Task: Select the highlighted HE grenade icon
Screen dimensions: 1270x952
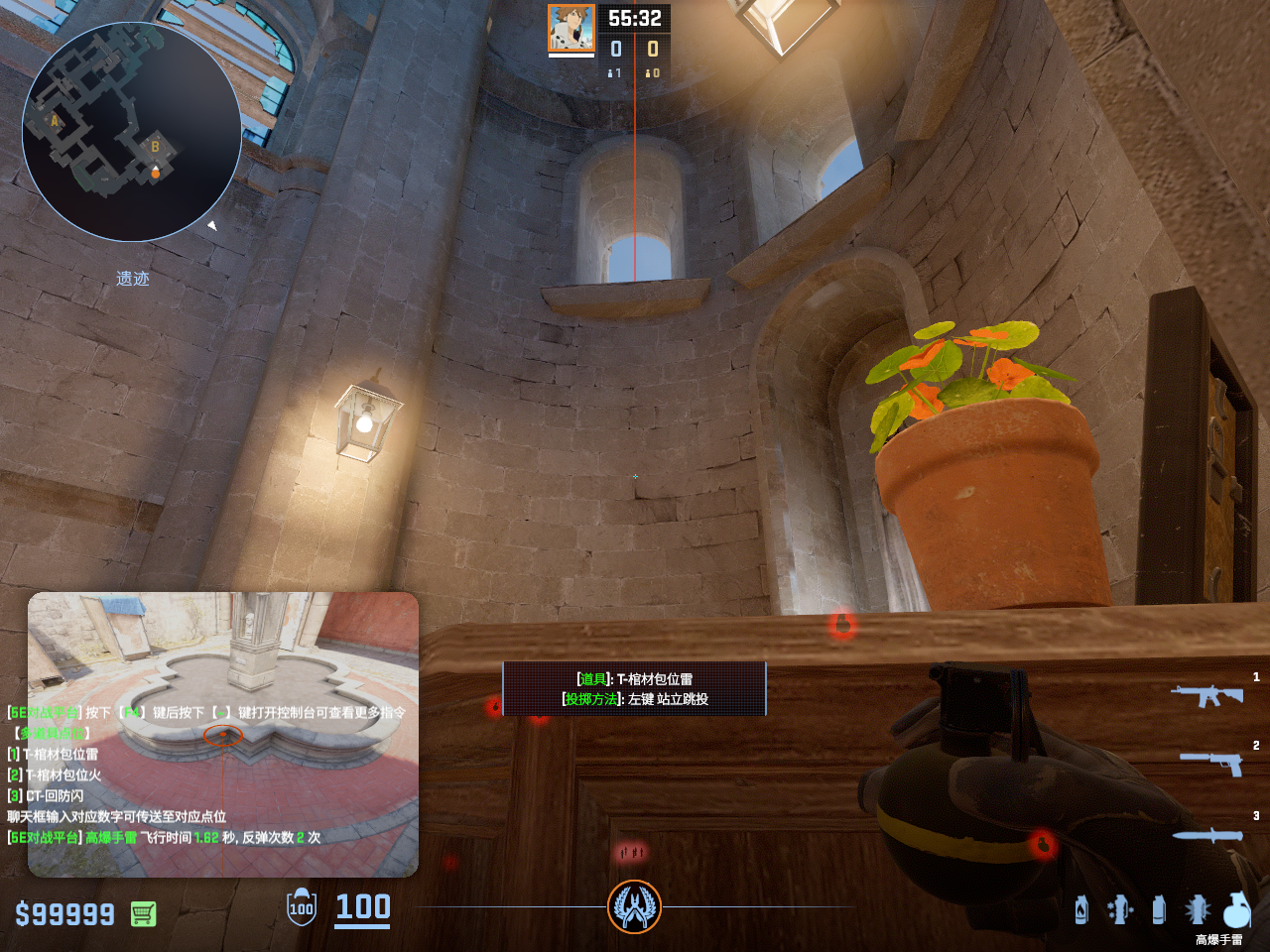Action: pyautogui.click(x=1235, y=909)
